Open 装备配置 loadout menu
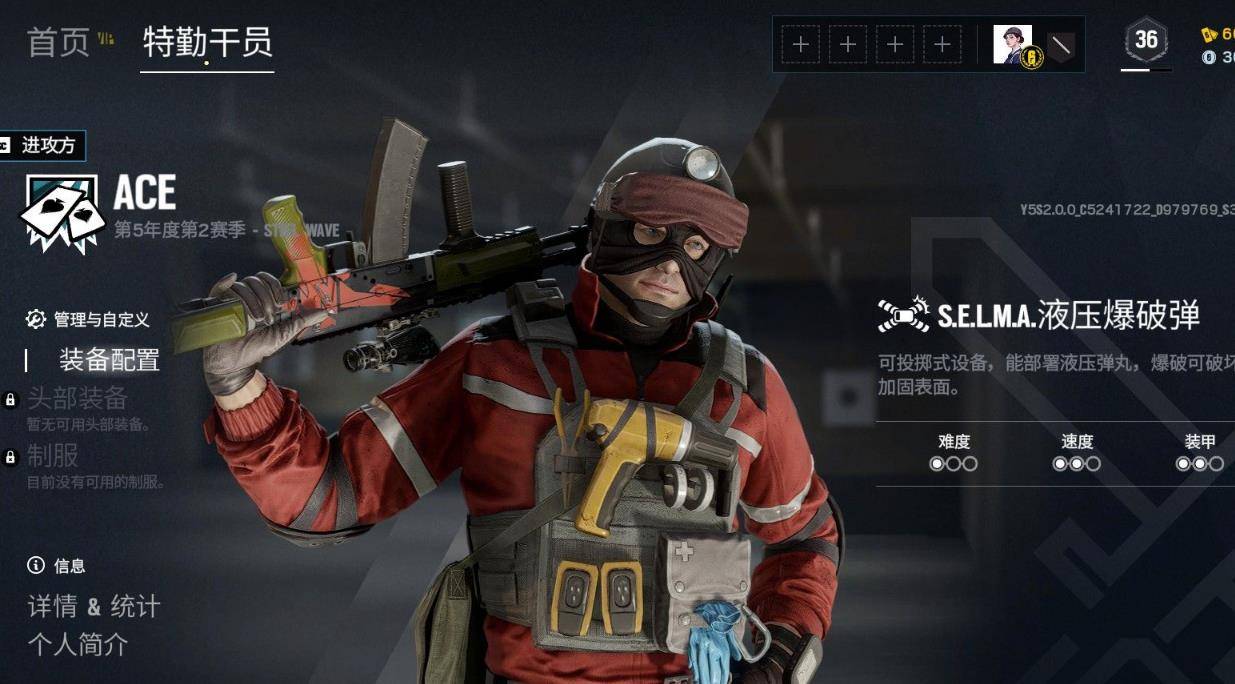Viewport: 1235px width, 684px height. [109, 360]
